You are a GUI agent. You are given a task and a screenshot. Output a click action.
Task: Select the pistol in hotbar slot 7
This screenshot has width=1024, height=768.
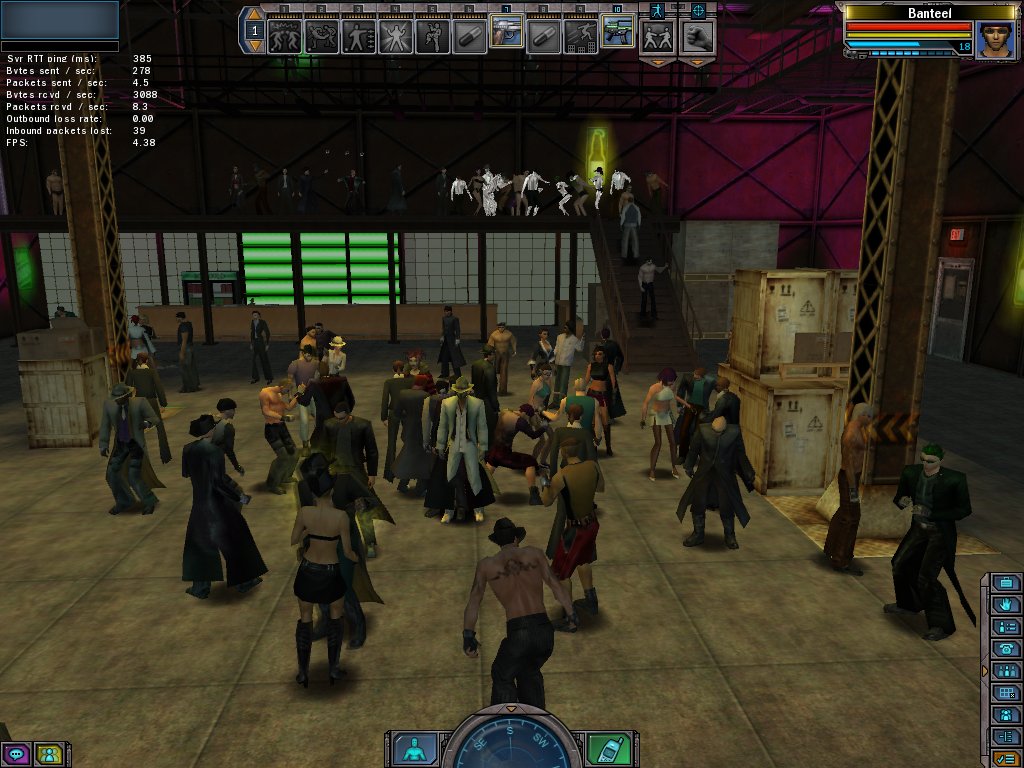click(505, 35)
